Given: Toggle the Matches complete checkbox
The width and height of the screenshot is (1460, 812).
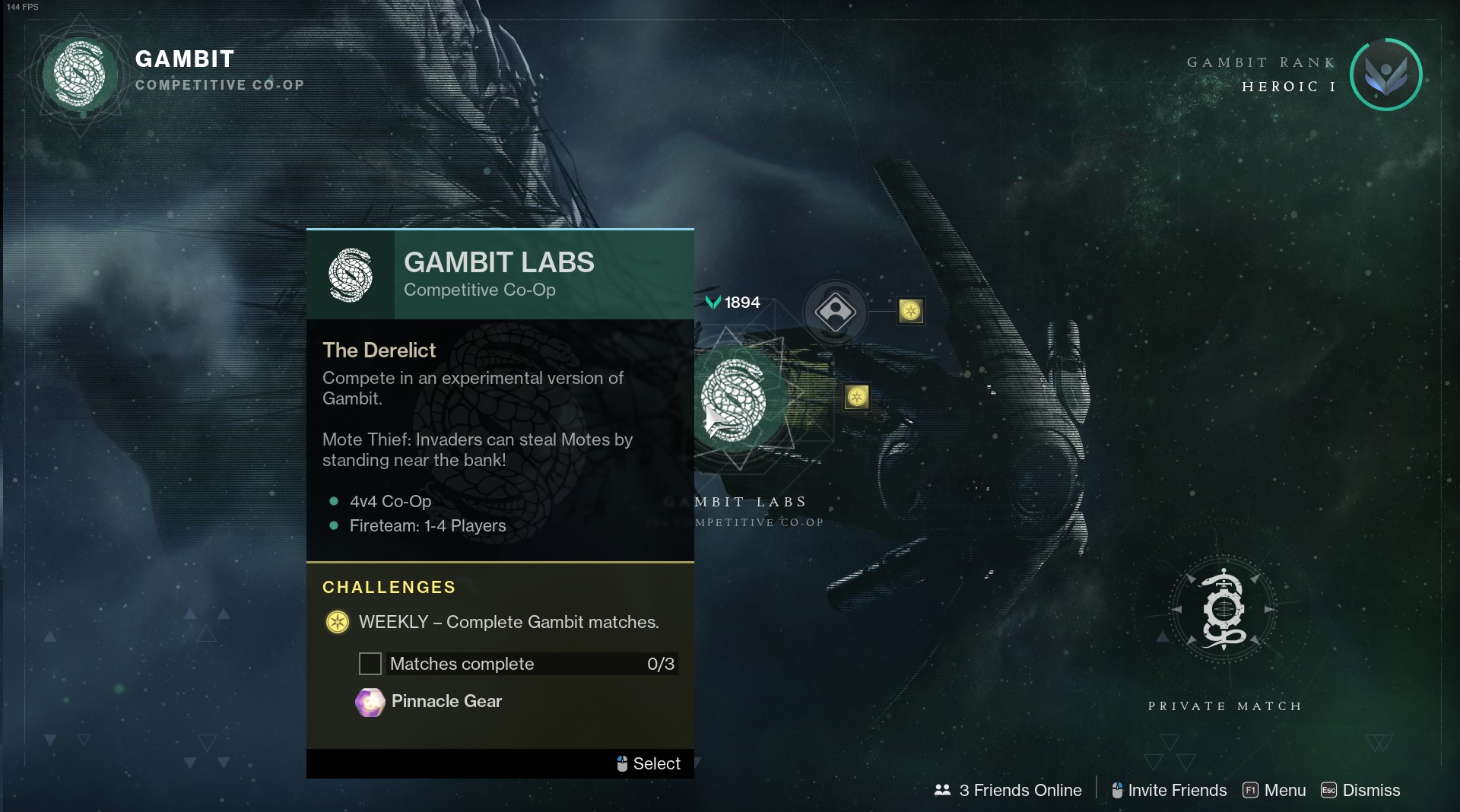Looking at the screenshot, I should pyautogui.click(x=370, y=663).
